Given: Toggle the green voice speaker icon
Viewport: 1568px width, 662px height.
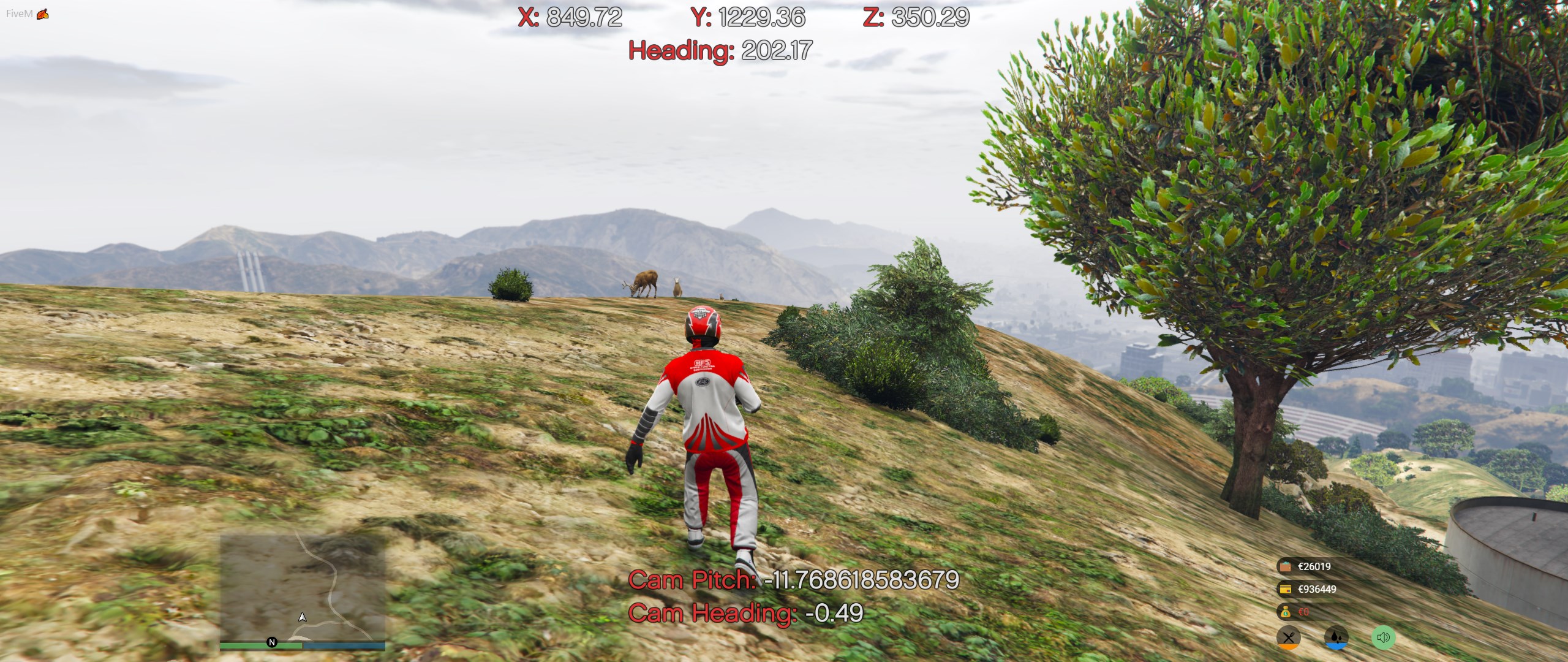Looking at the screenshot, I should click(1383, 637).
